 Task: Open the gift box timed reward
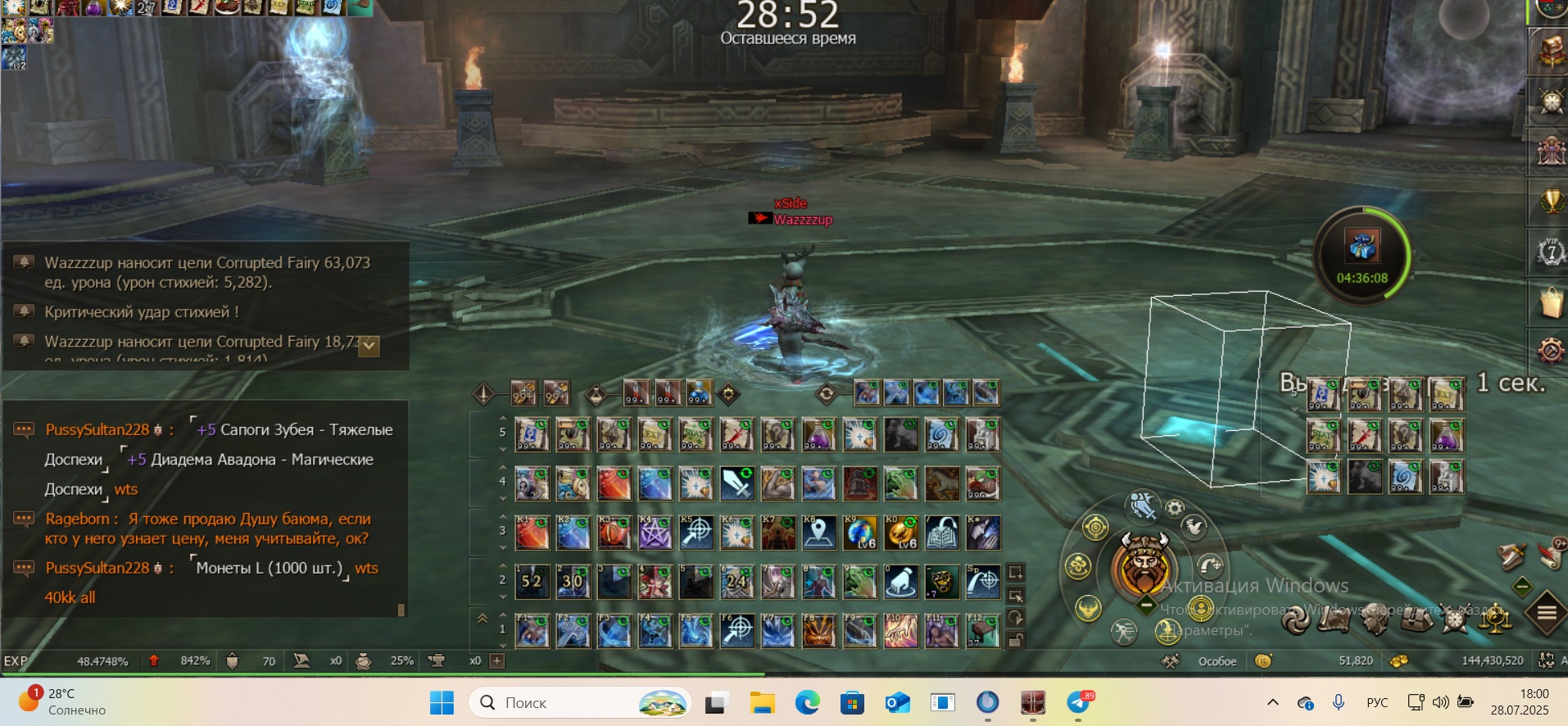(x=1362, y=246)
